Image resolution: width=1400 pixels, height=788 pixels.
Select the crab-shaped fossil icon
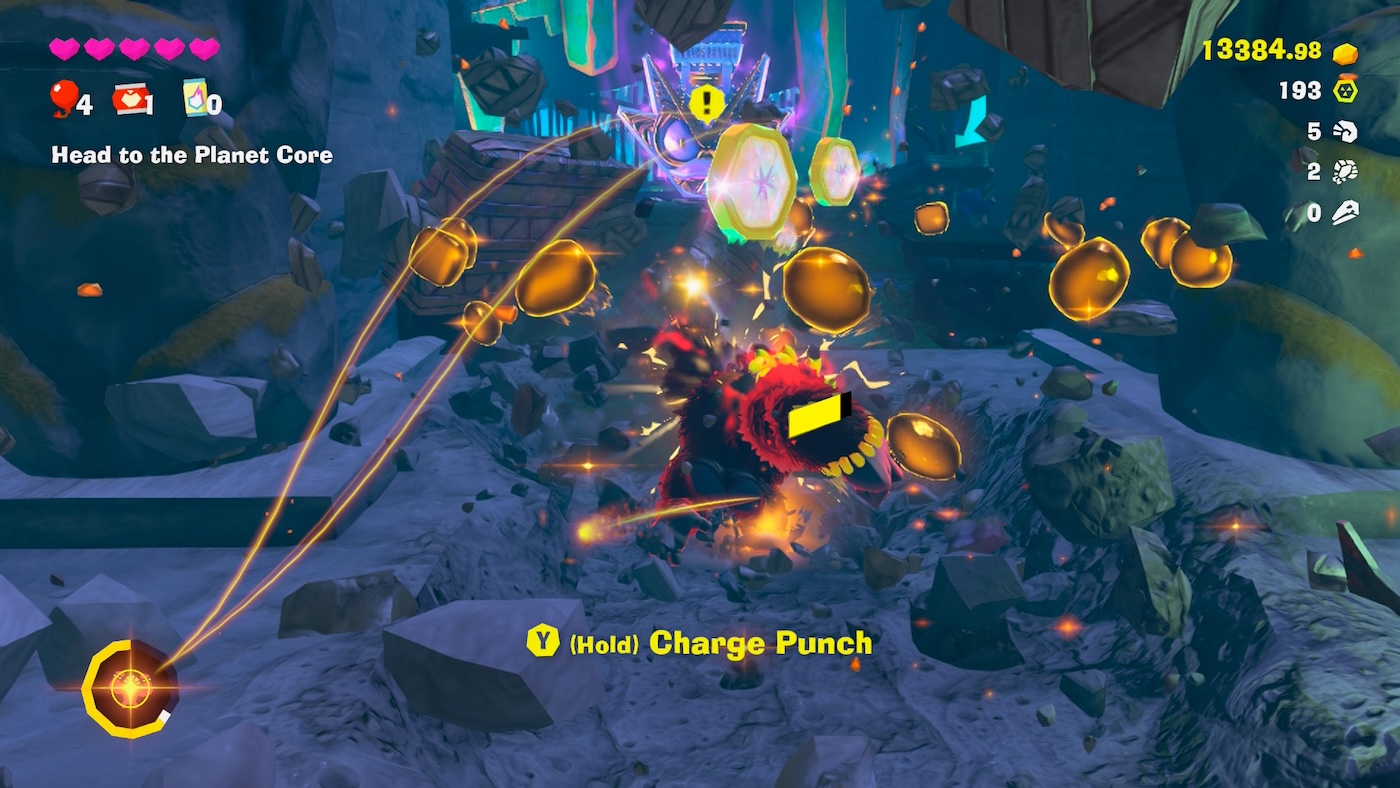[1346, 171]
